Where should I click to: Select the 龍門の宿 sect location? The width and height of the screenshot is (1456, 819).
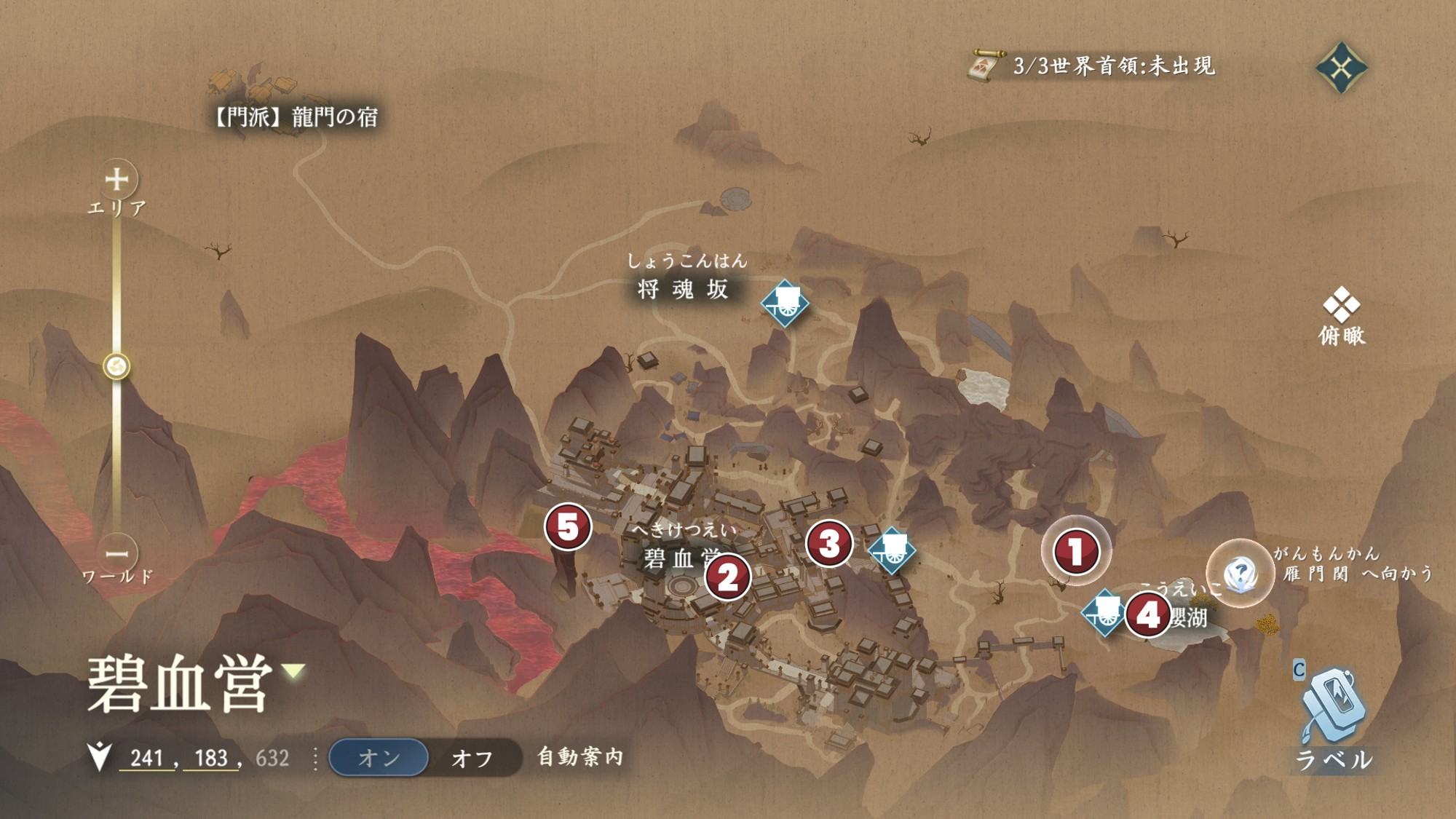(295, 116)
